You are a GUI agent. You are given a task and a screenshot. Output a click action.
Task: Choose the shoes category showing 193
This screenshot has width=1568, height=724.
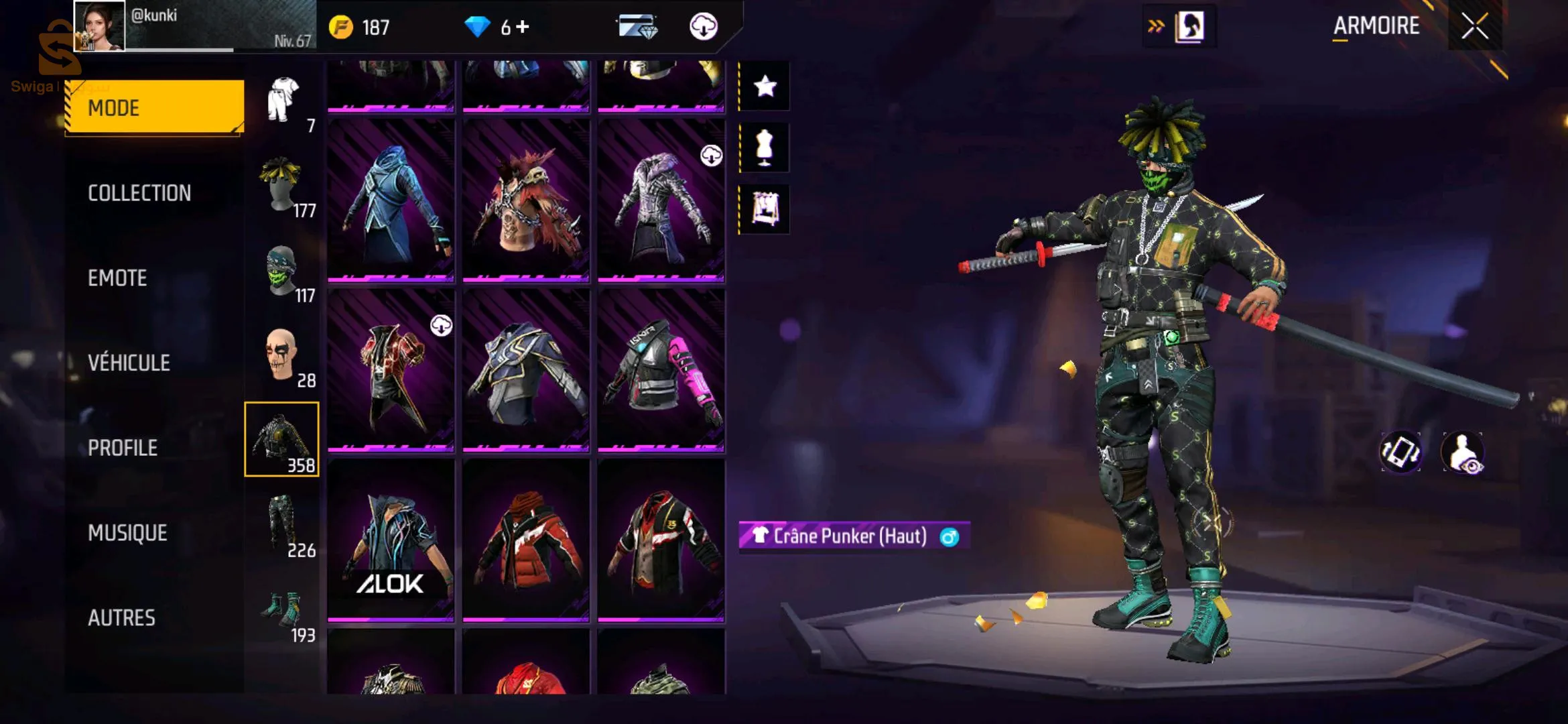coord(282,612)
